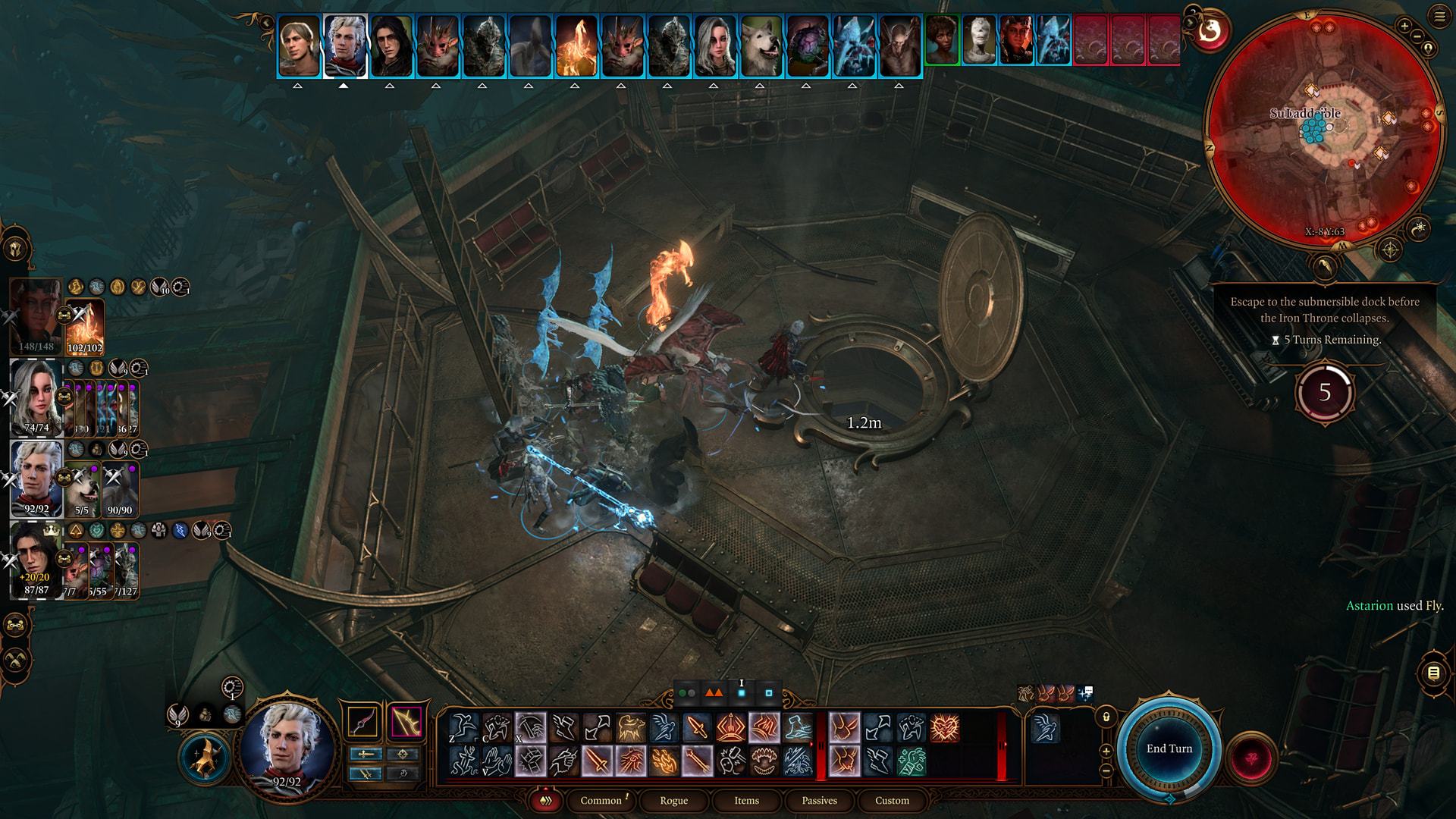Switch to the Common hotbar tab
Viewport: 1456px width, 819px height.
[601, 800]
